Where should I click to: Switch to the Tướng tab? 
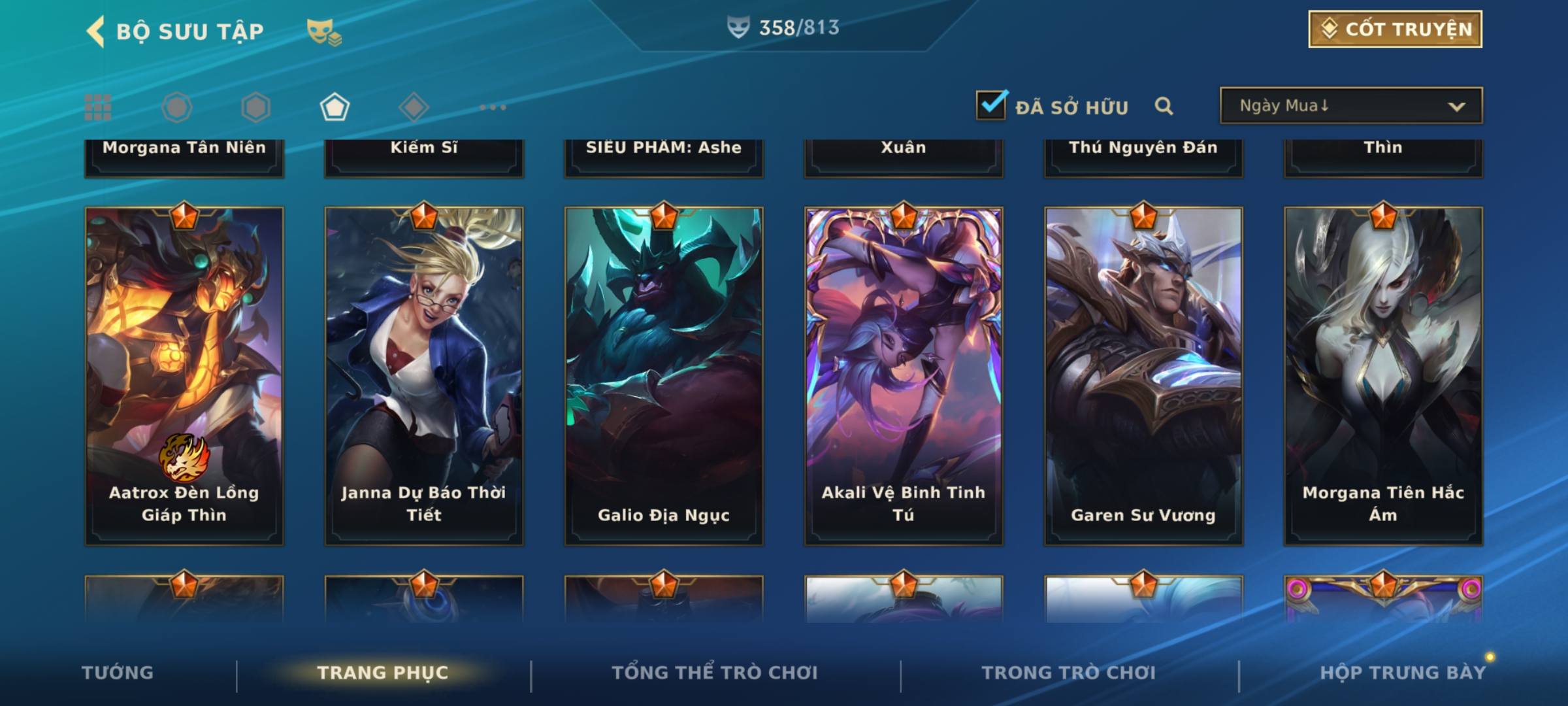(118, 673)
